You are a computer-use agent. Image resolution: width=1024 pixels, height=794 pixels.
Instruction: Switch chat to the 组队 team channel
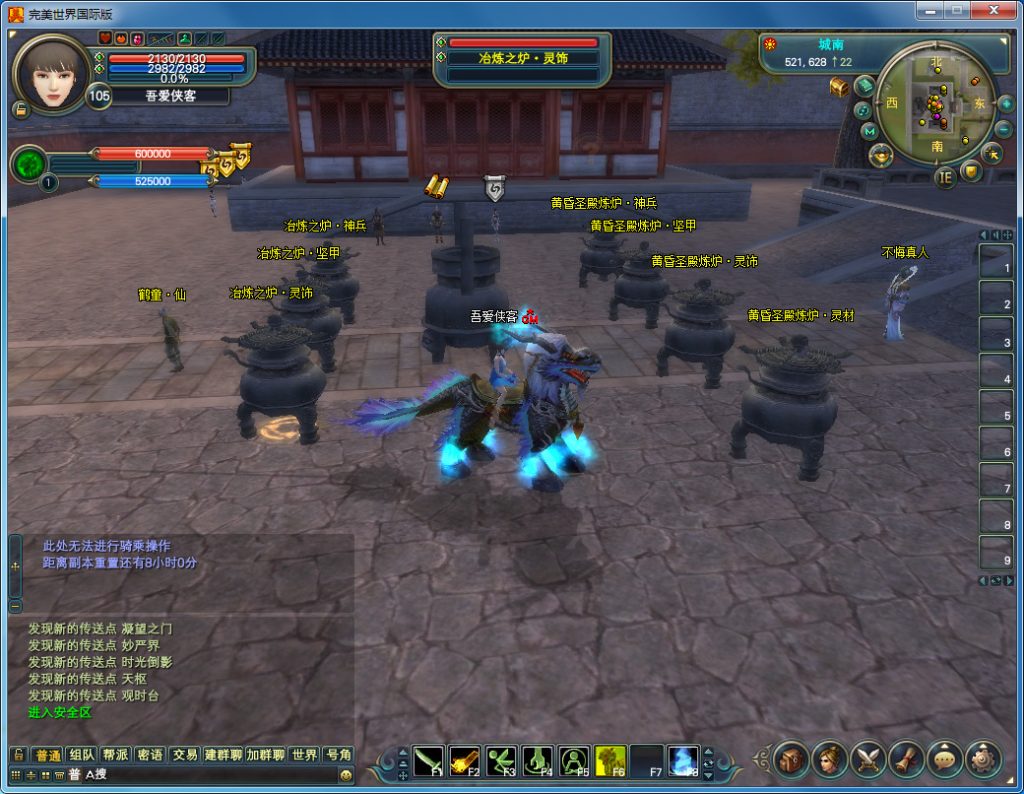(82, 755)
